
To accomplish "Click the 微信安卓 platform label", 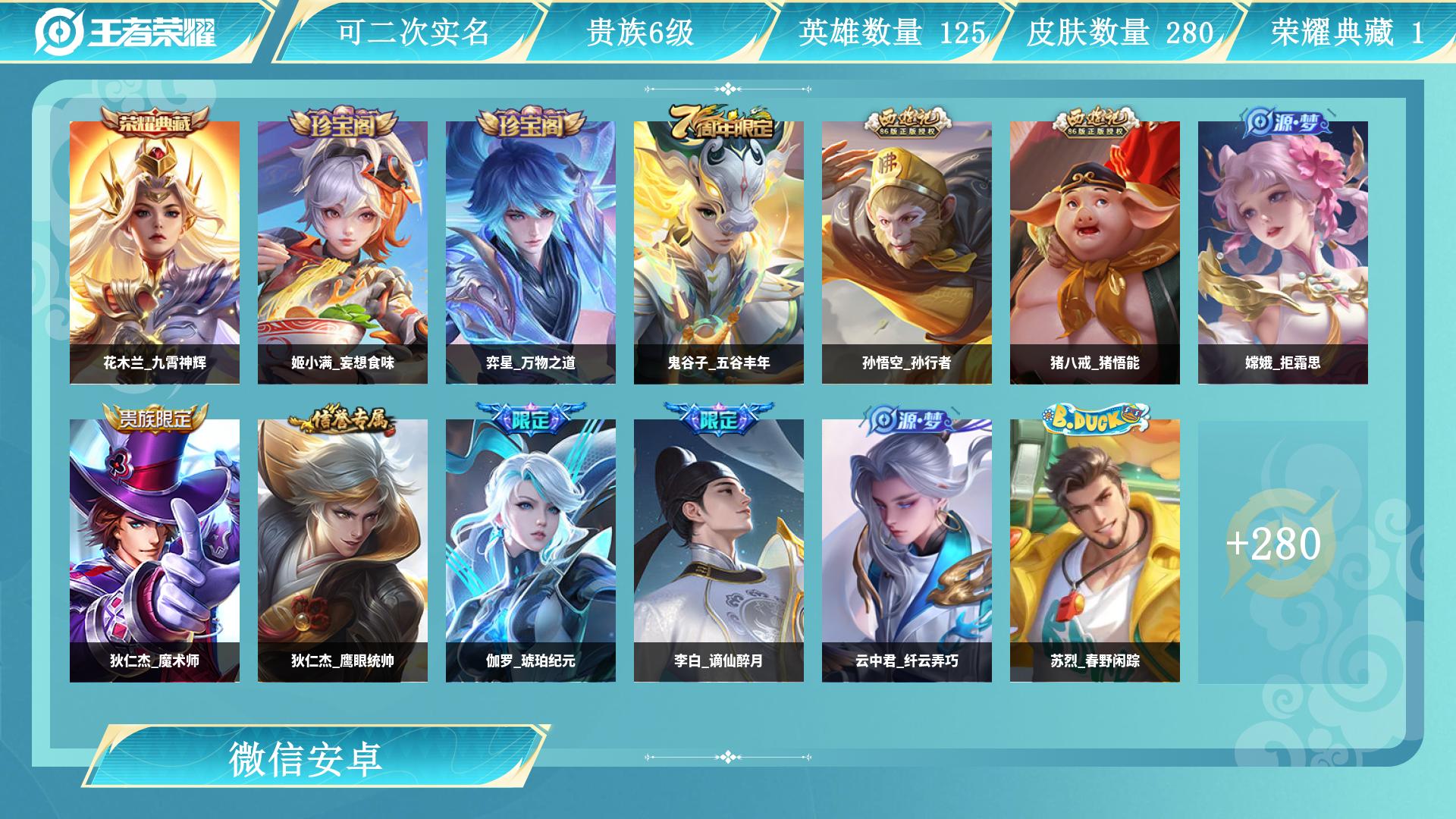I will (x=306, y=758).
